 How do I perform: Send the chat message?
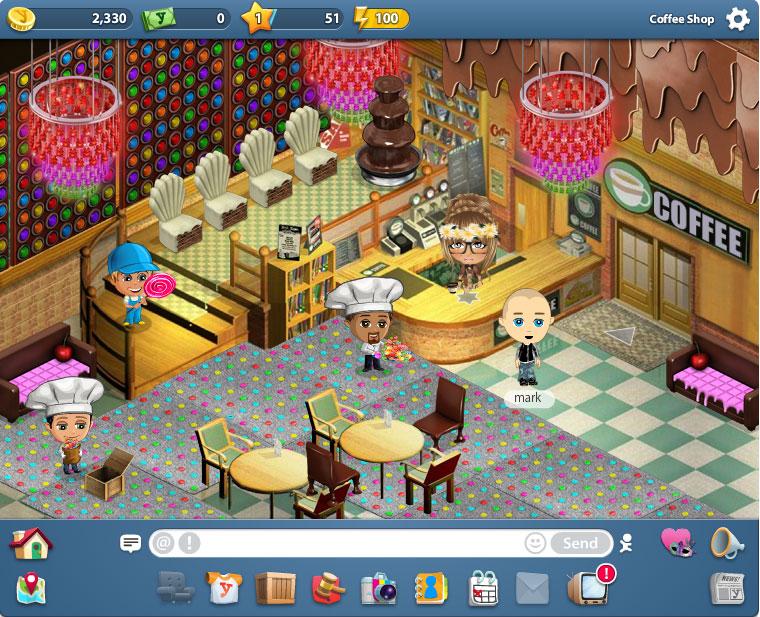click(x=580, y=543)
